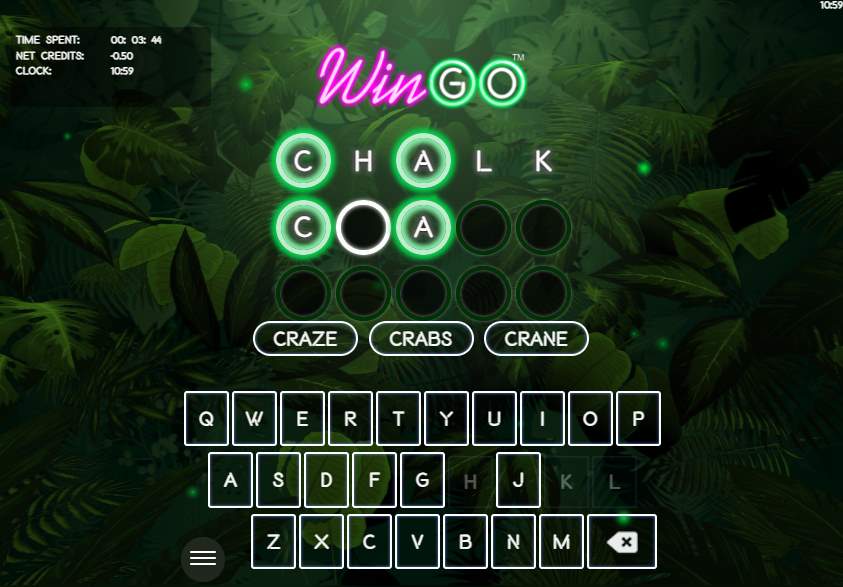
Task: Choose the letter P key
Action: point(638,418)
